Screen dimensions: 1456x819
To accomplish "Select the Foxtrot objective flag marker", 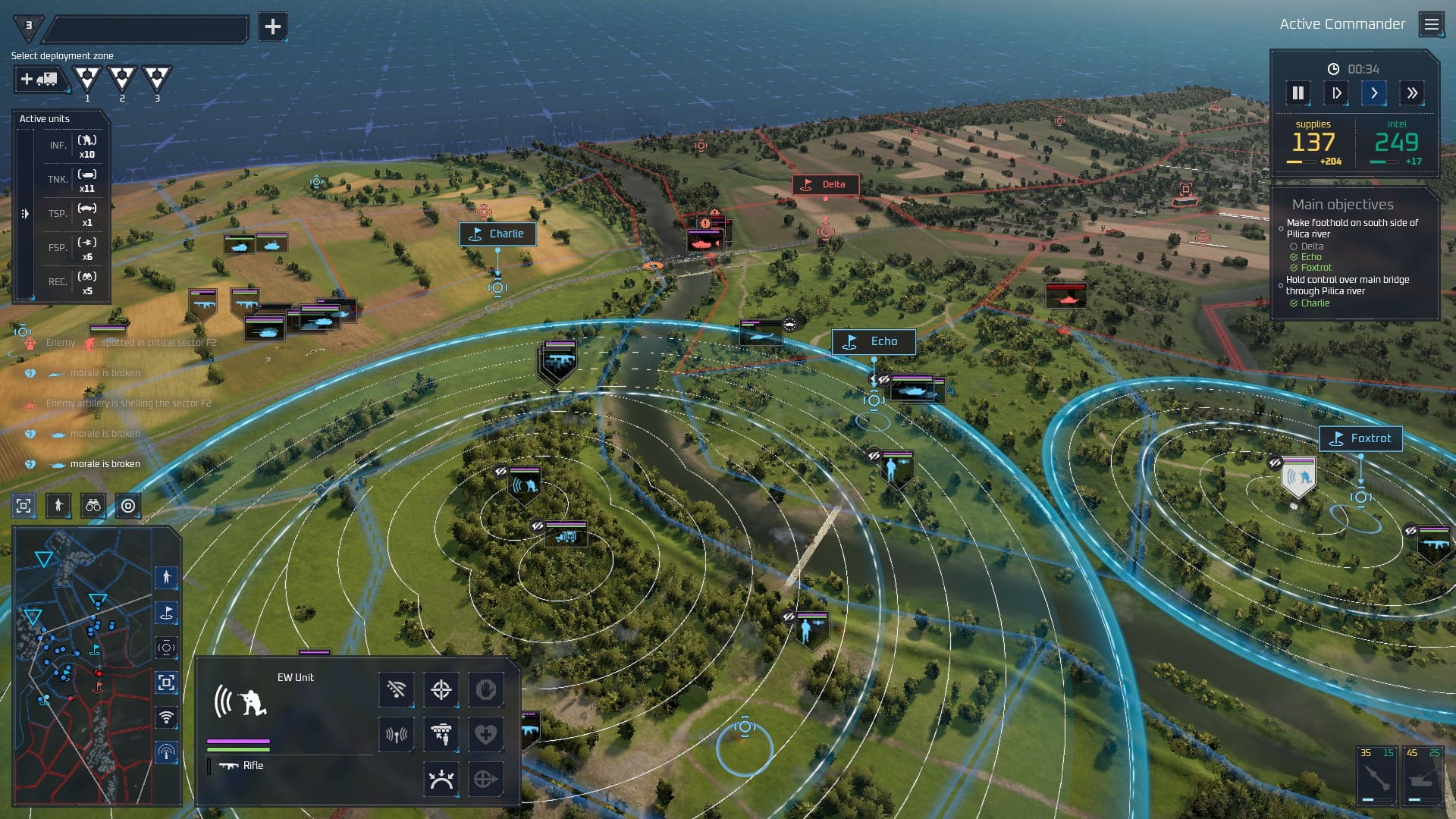I will click(1360, 438).
